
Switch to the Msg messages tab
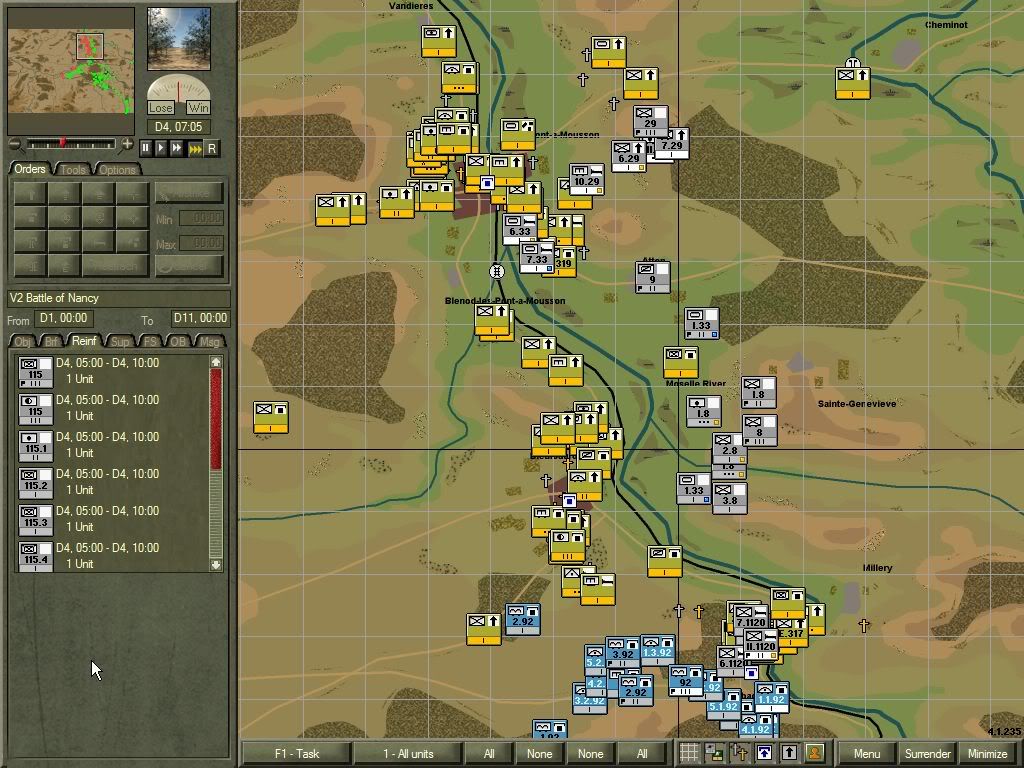click(210, 342)
